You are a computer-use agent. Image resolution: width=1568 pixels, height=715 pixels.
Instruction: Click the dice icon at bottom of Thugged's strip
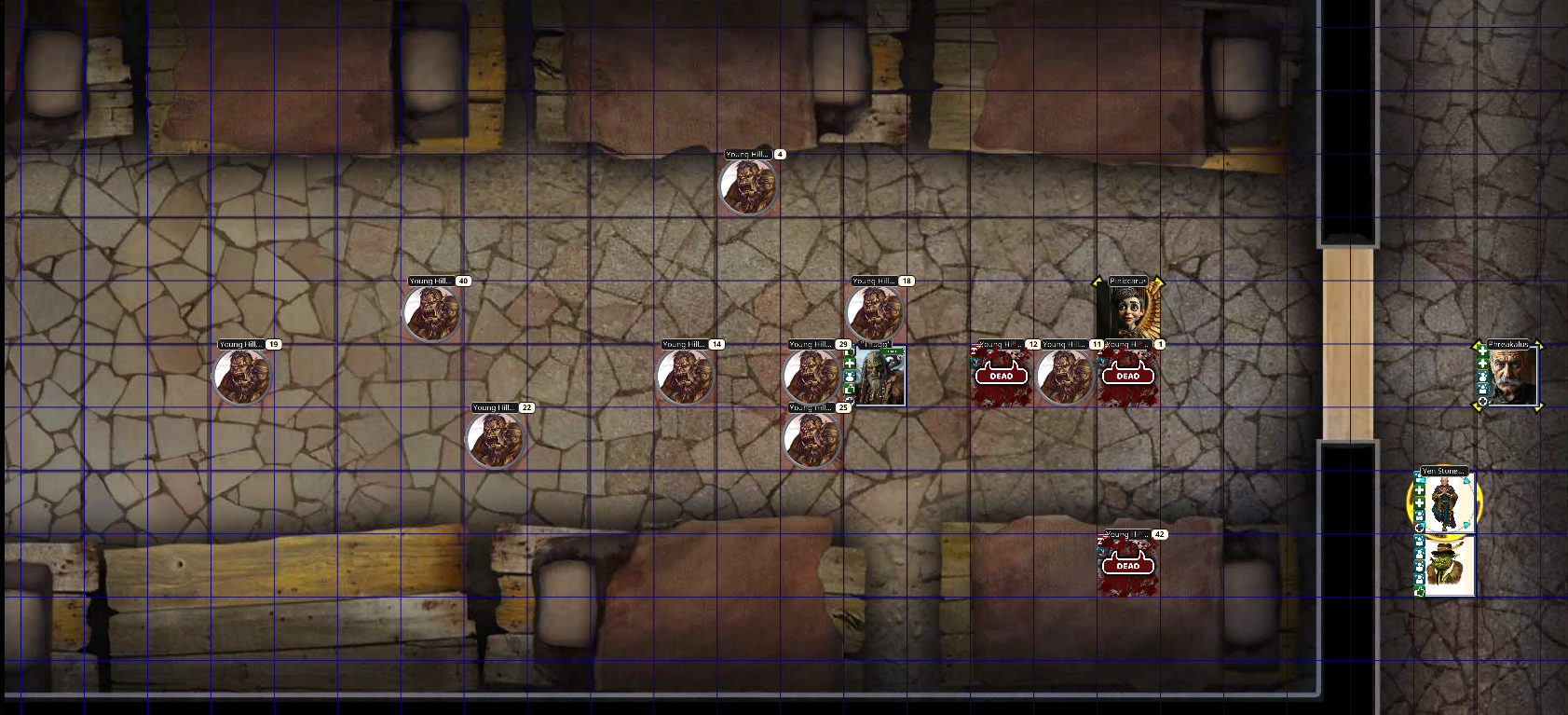click(850, 400)
